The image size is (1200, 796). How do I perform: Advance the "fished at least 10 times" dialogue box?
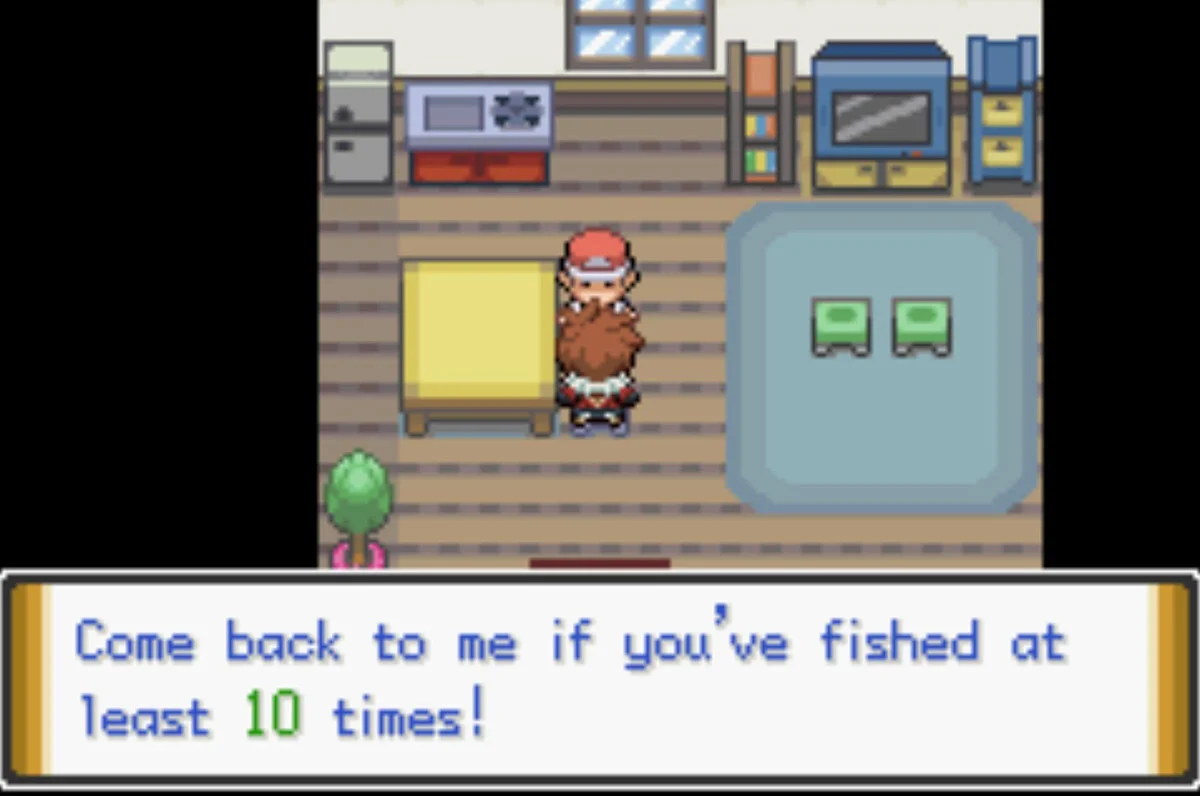[x=600, y=680]
